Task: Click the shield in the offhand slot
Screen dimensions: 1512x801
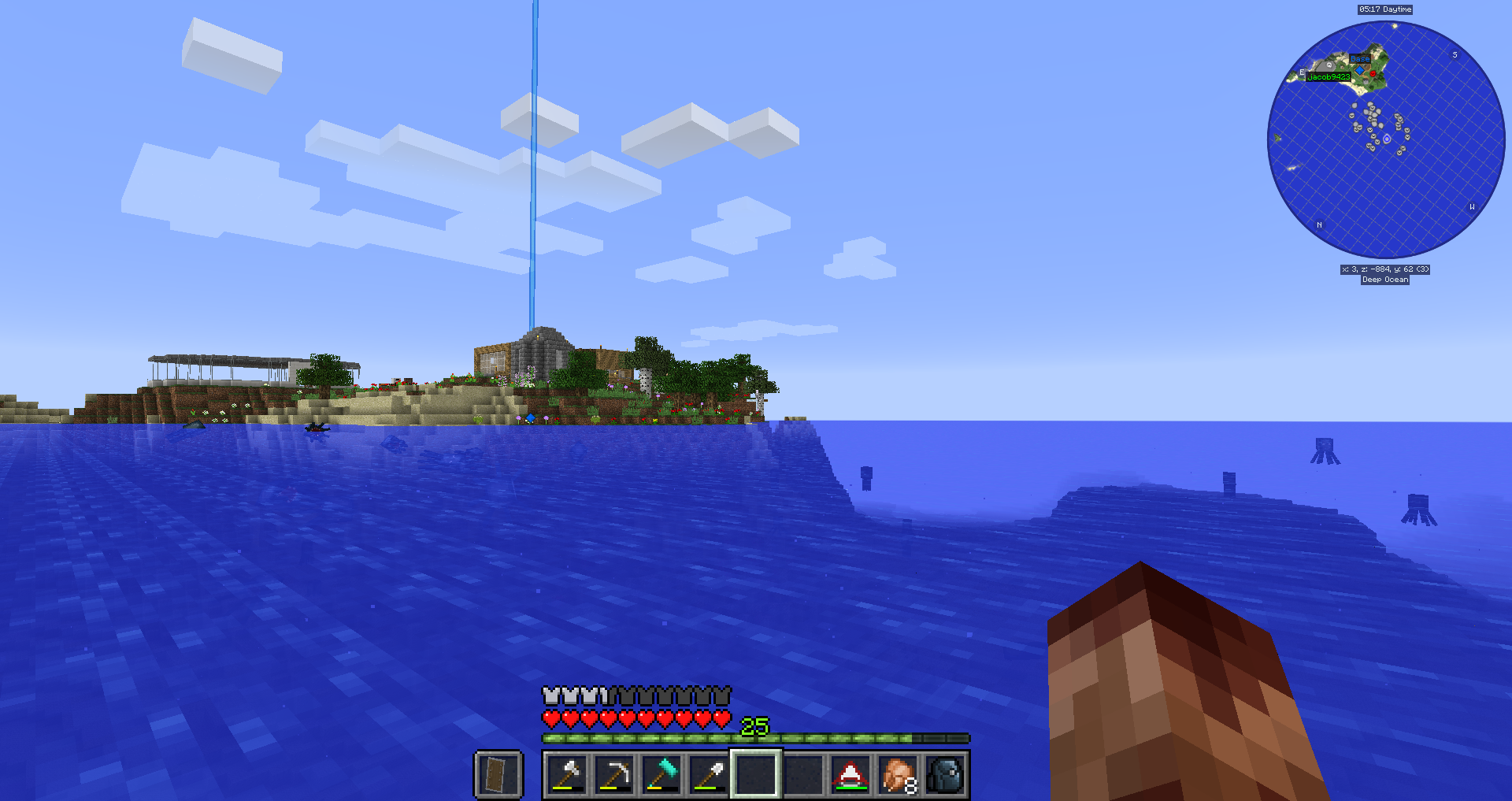Action: click(x=498, y=774)
